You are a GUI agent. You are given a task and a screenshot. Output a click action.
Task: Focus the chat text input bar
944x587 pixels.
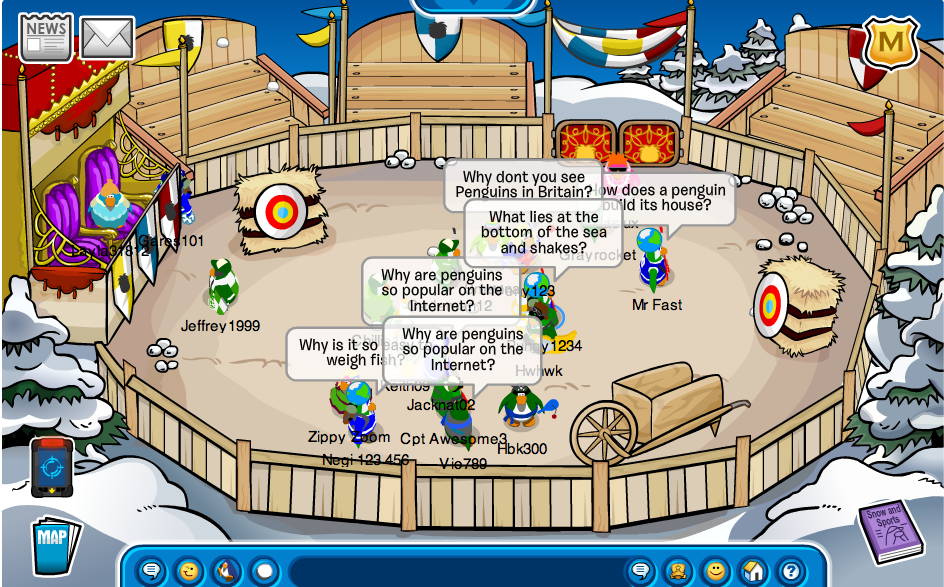click(450, 572)
